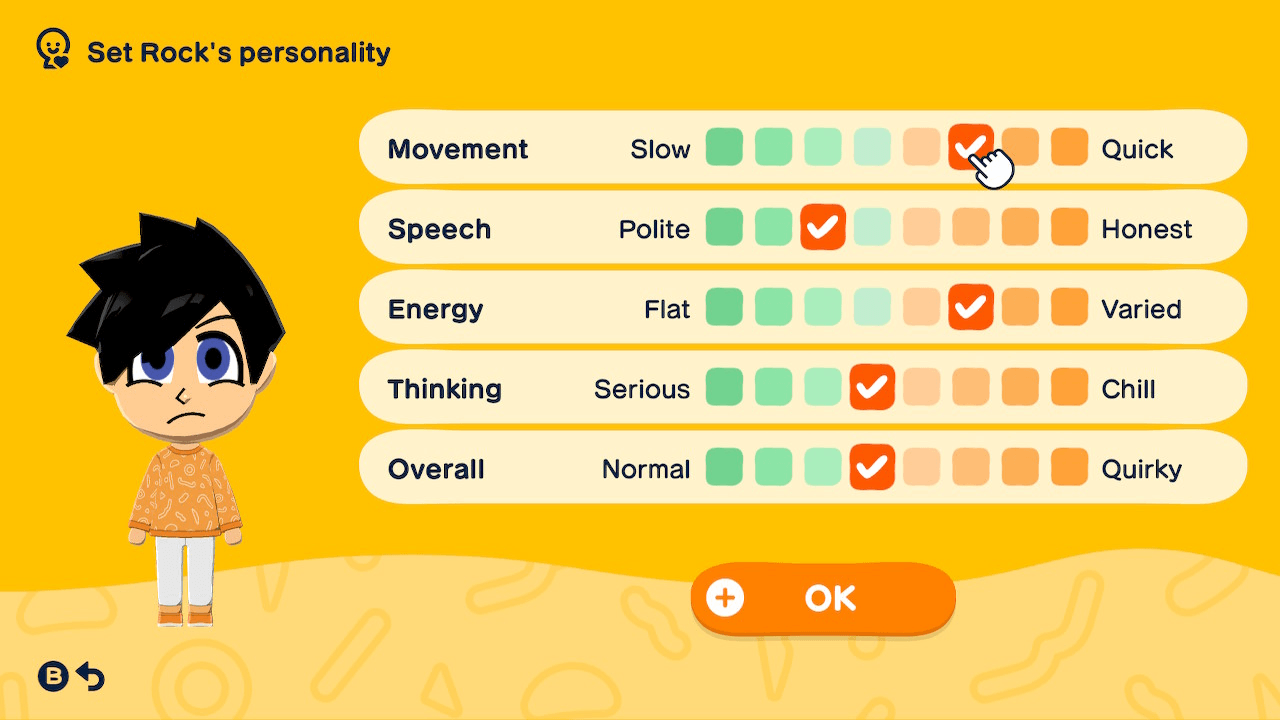The width and height of the screenshot is (1280, 720).
Task: Move the Energy slider one step toward Flat
Action: 921,308
